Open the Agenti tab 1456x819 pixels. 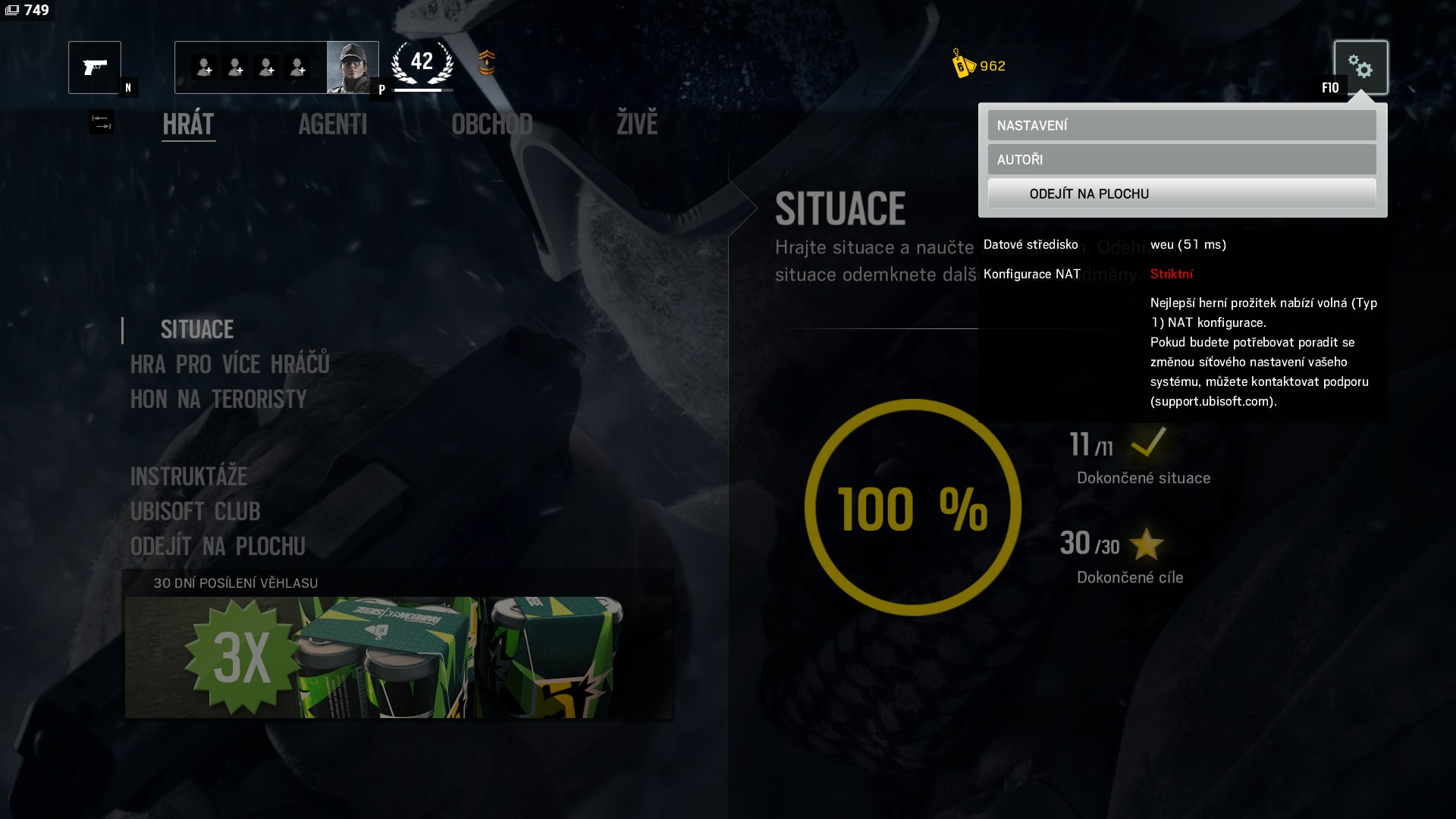pos(332,124)
